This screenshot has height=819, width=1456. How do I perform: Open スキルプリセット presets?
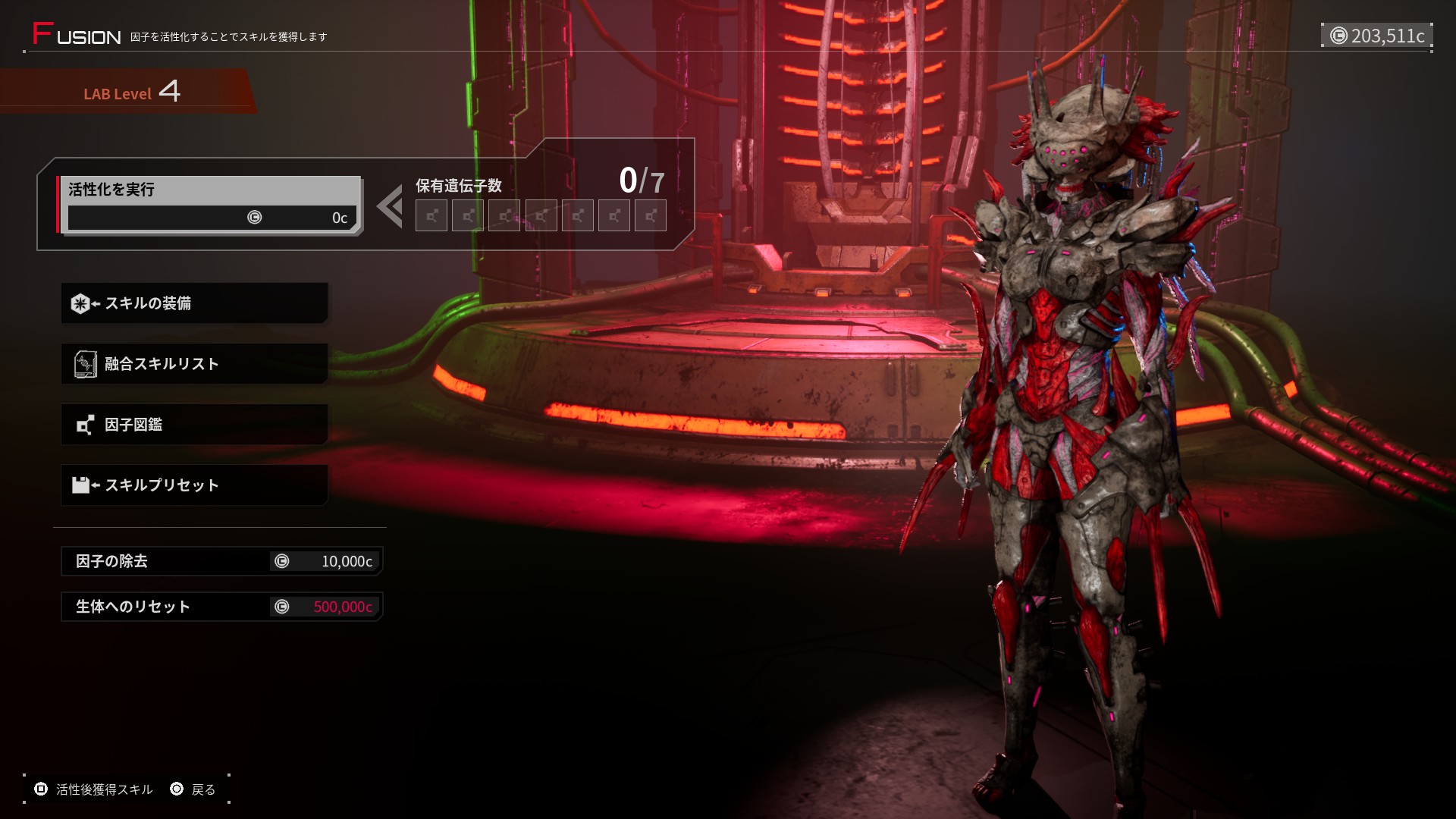(x=194, y=485)
